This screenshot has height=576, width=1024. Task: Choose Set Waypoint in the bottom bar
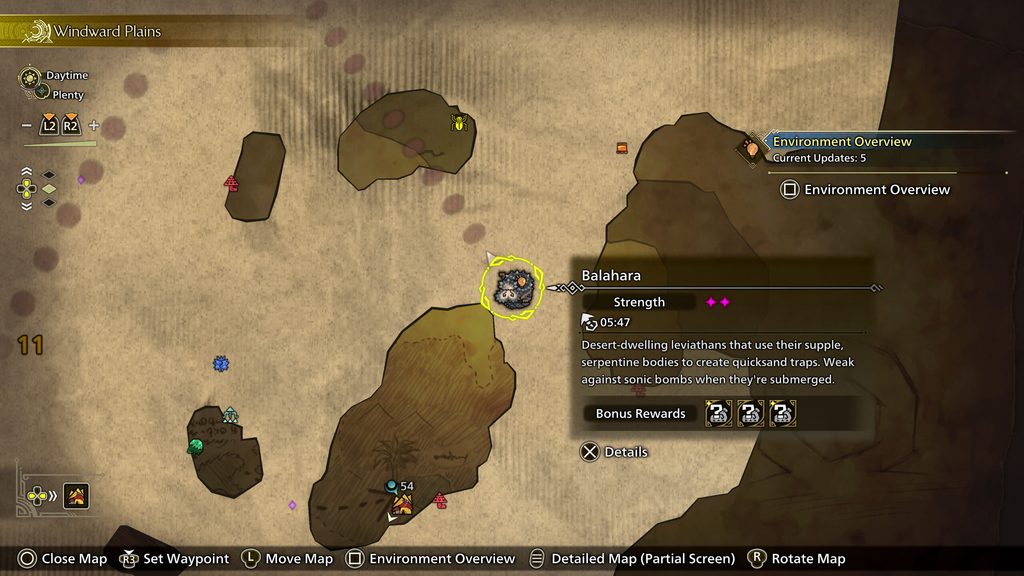pyautogui.click(x=174, y=559)
